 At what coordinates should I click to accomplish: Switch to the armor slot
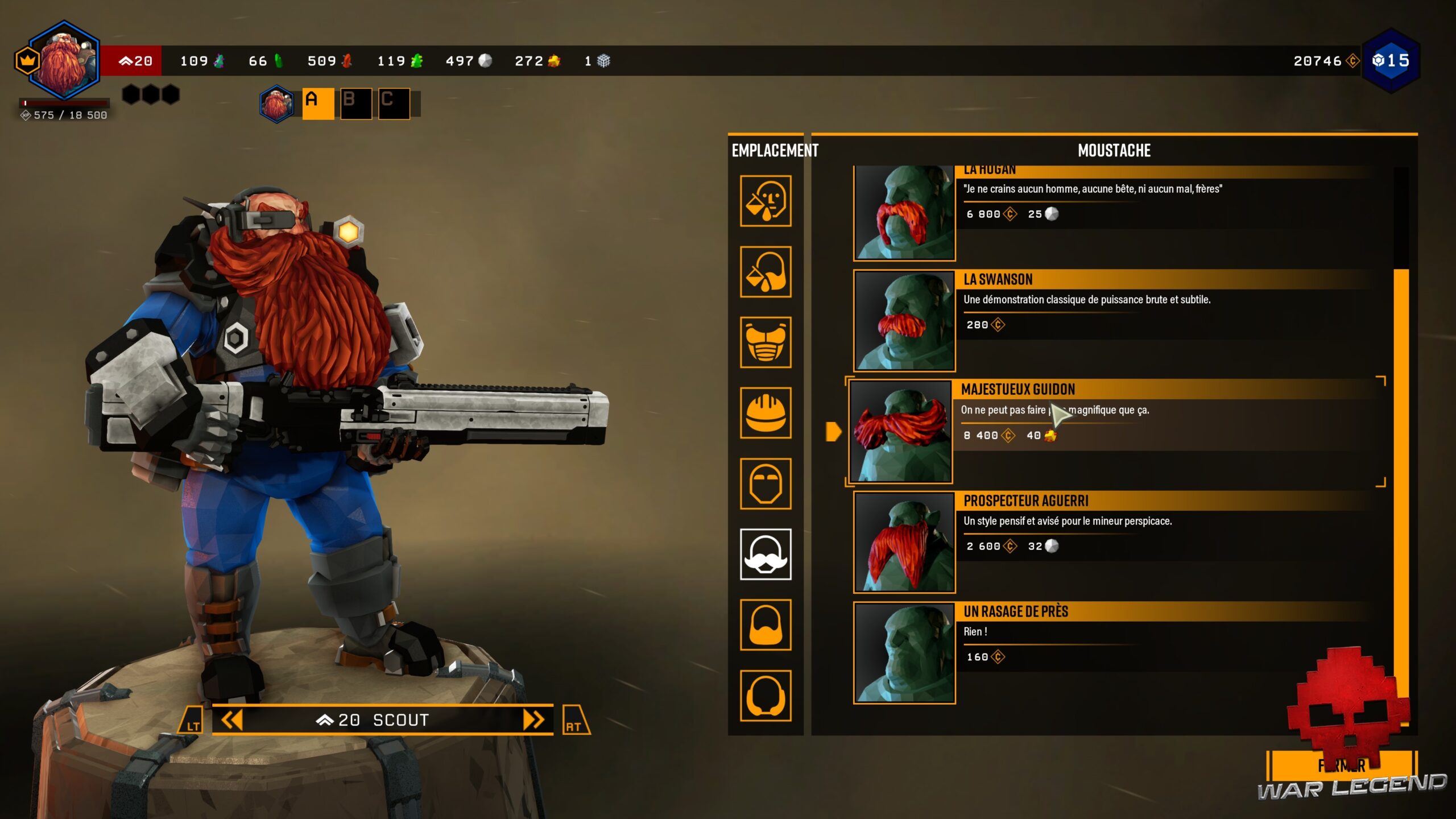(766, 342)
